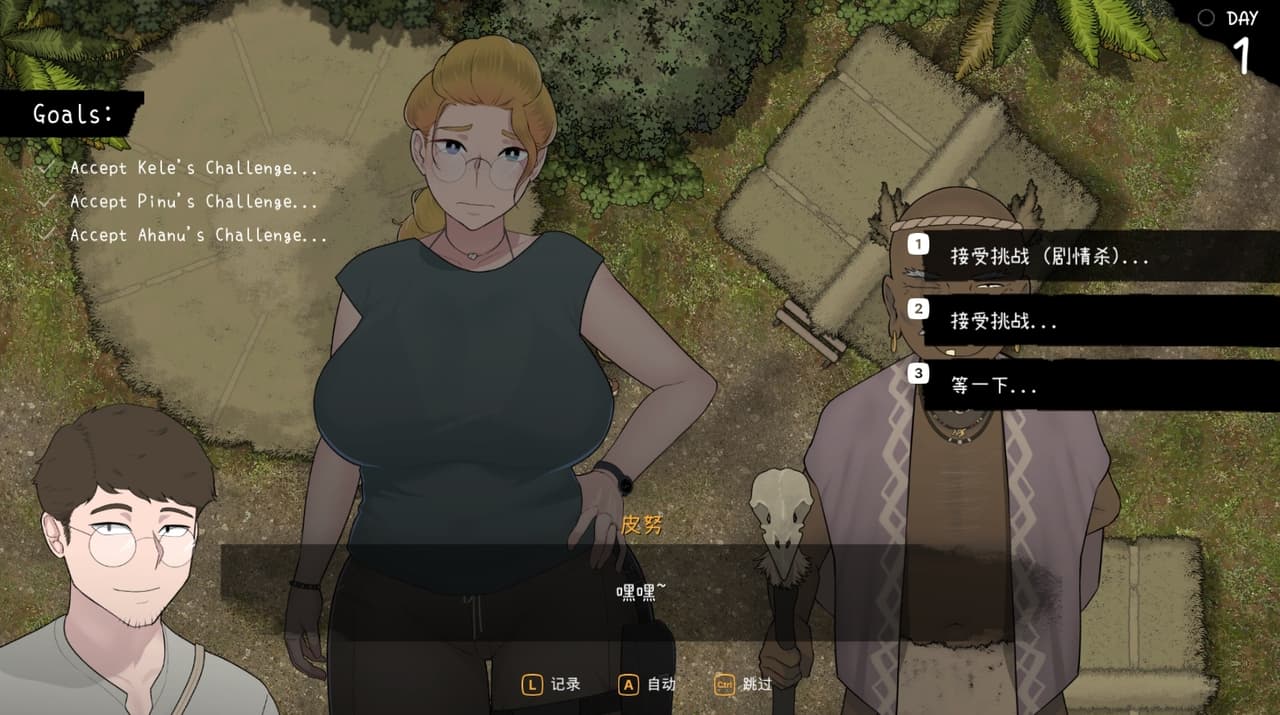Choose 接受挑战（剧情杀）dialogue option
The width and height of the screenshot is (1280, 715).
[x=1050, y=257]
